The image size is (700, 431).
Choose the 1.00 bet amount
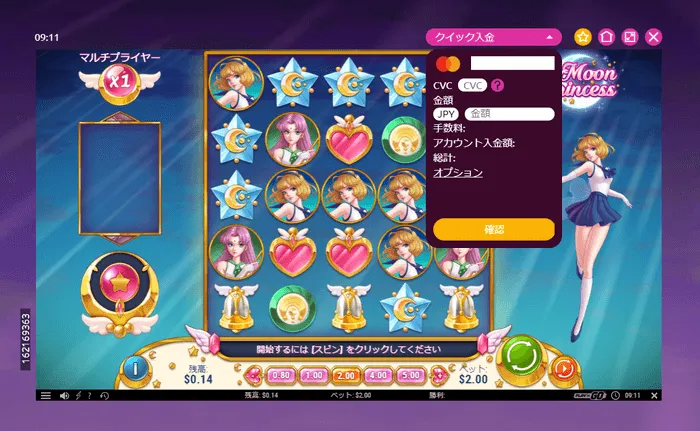click(x=313, y=376)
